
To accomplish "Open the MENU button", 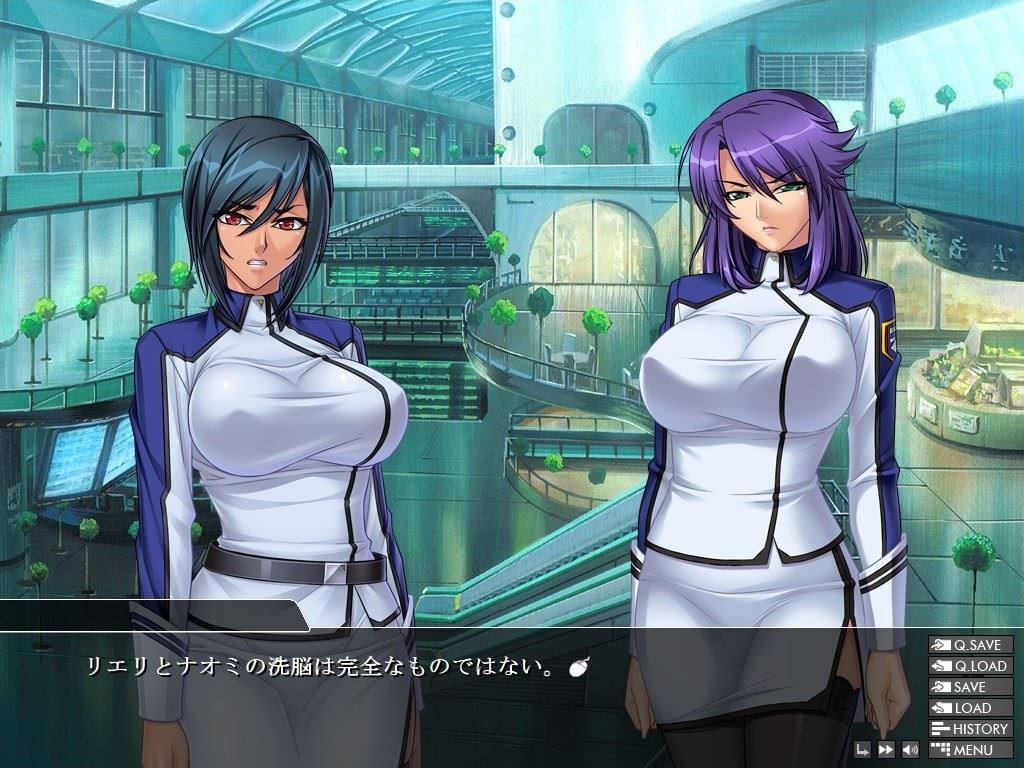I will click(x=970, y=750).
